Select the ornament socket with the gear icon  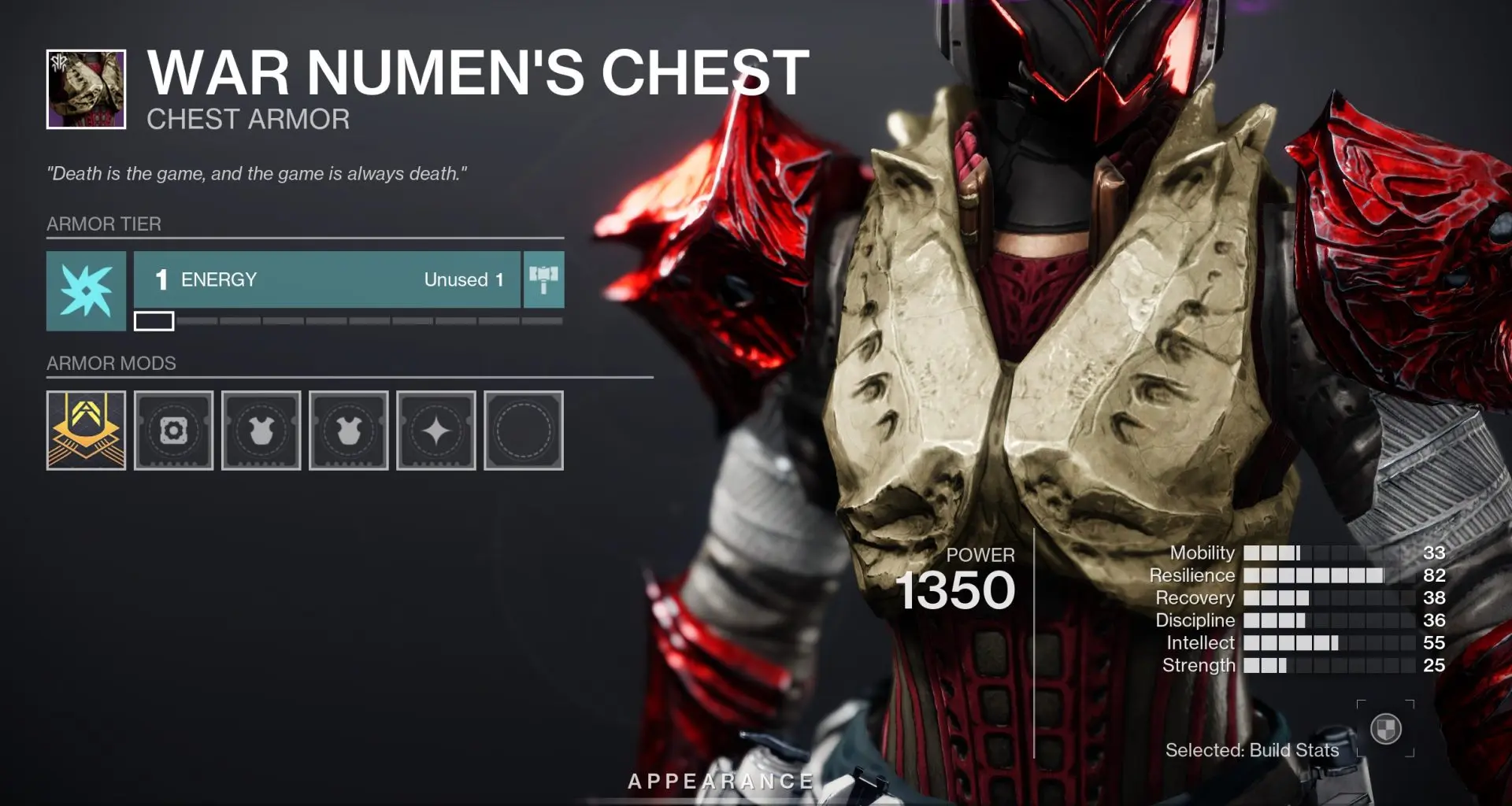coord(172,431)
